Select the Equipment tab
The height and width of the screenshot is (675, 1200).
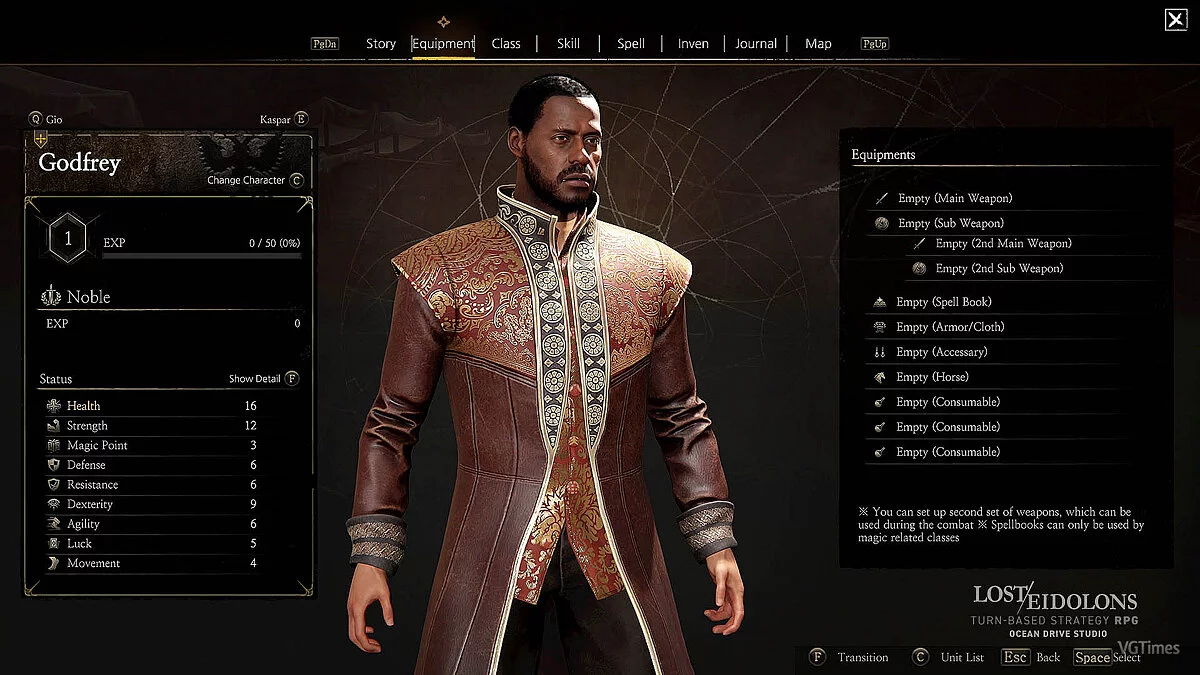443,44
